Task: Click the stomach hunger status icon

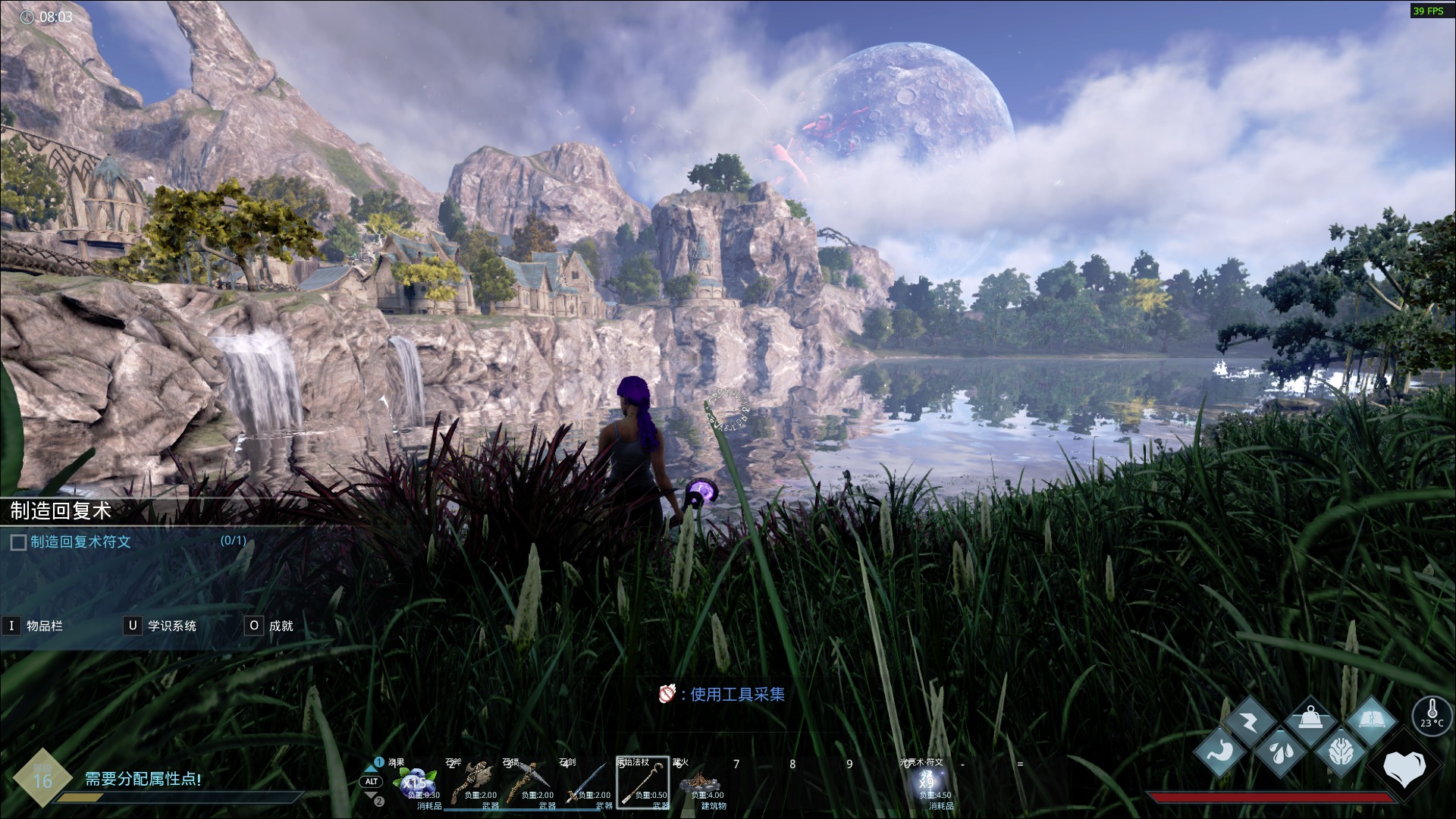Action: pos(1220,752)
